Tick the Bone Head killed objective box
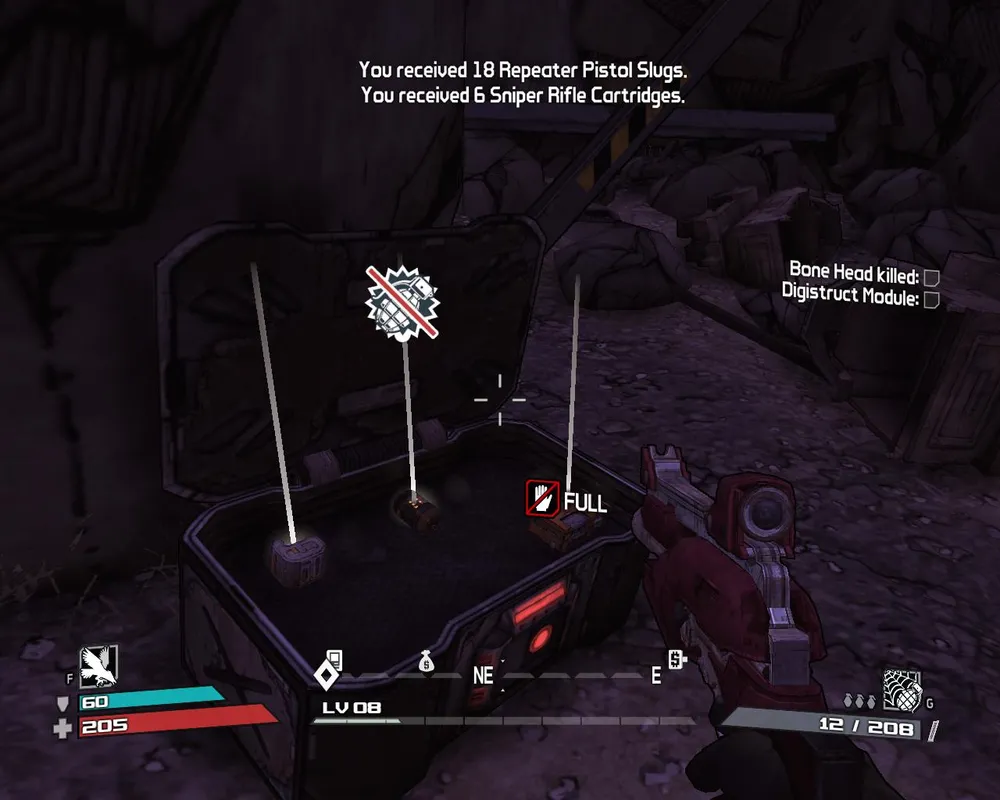 coord(931,277)
